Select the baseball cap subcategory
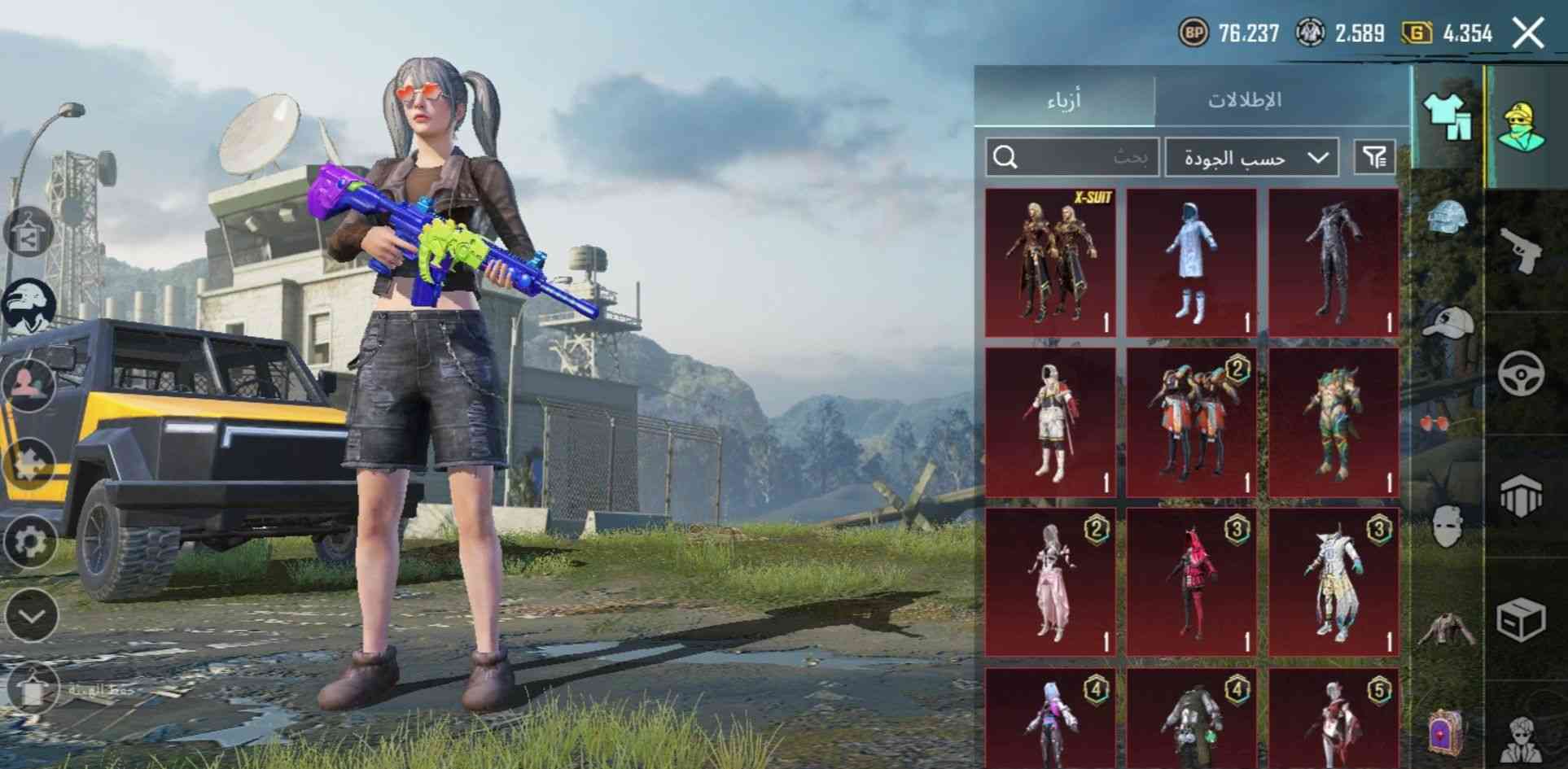This screenshot has height=769, width=1568. tap(1449, 323)
